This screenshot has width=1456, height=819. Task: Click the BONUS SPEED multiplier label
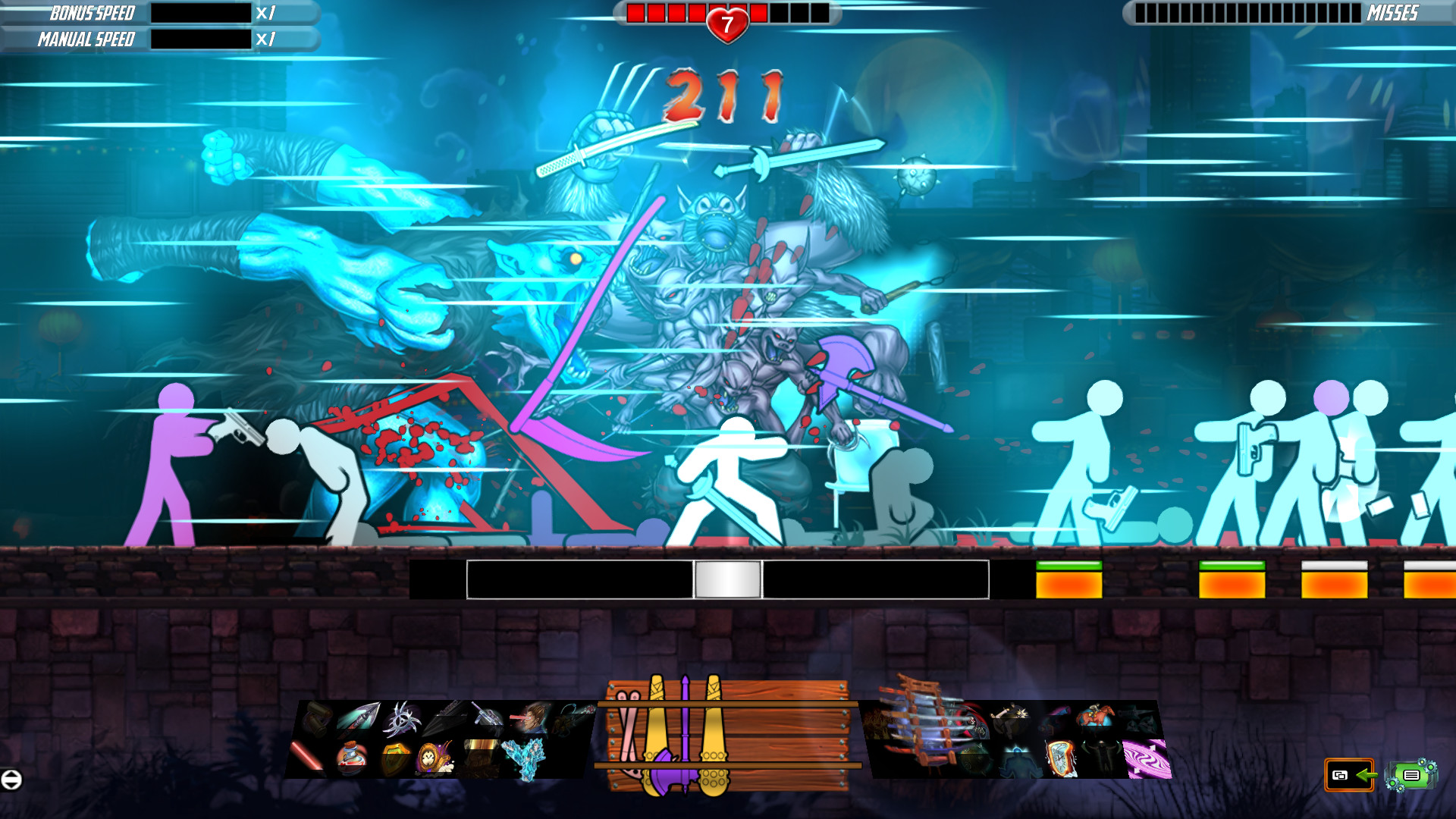(265, 13)
